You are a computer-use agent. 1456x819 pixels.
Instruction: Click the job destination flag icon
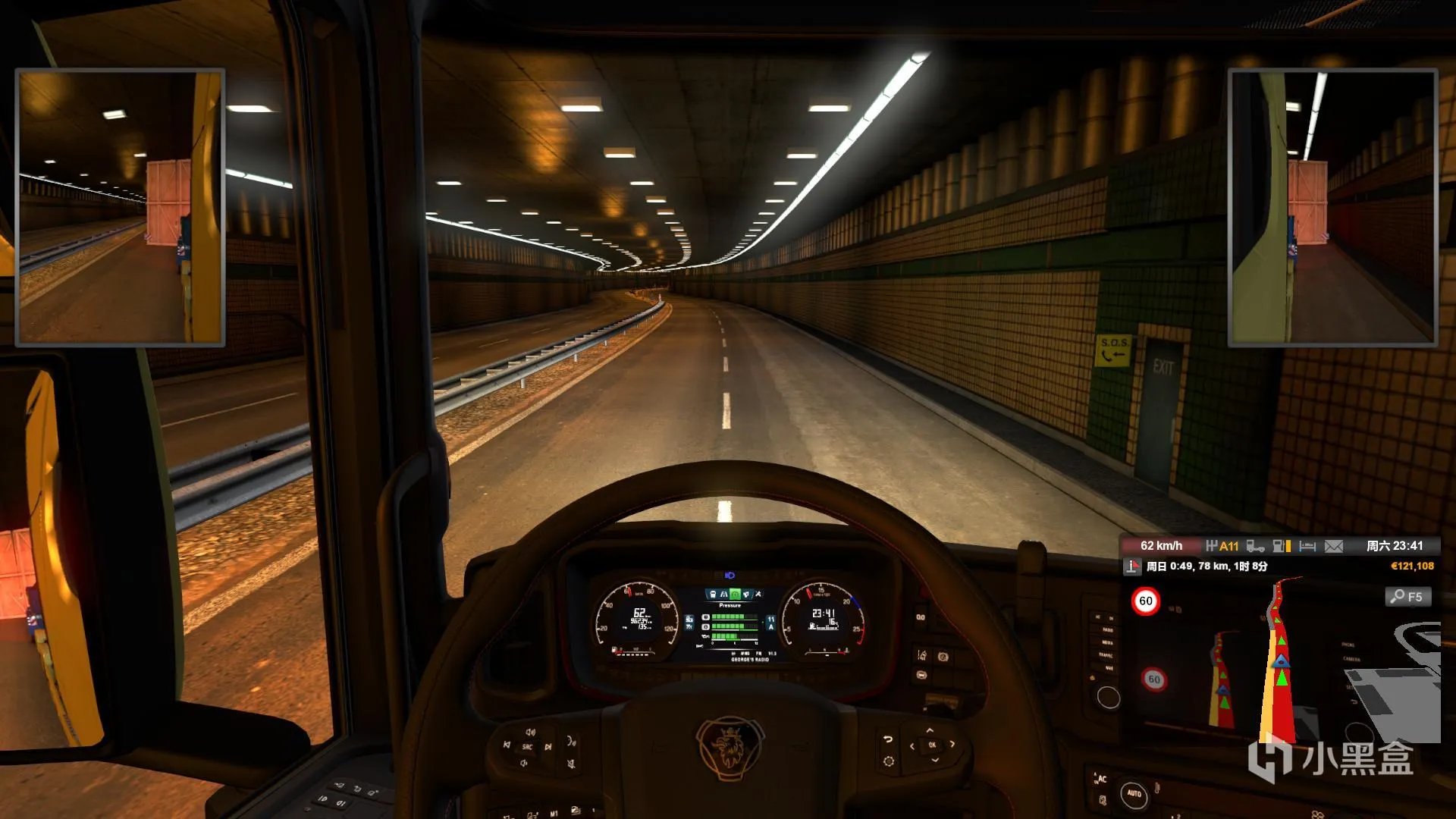(x=1132, y=566)
